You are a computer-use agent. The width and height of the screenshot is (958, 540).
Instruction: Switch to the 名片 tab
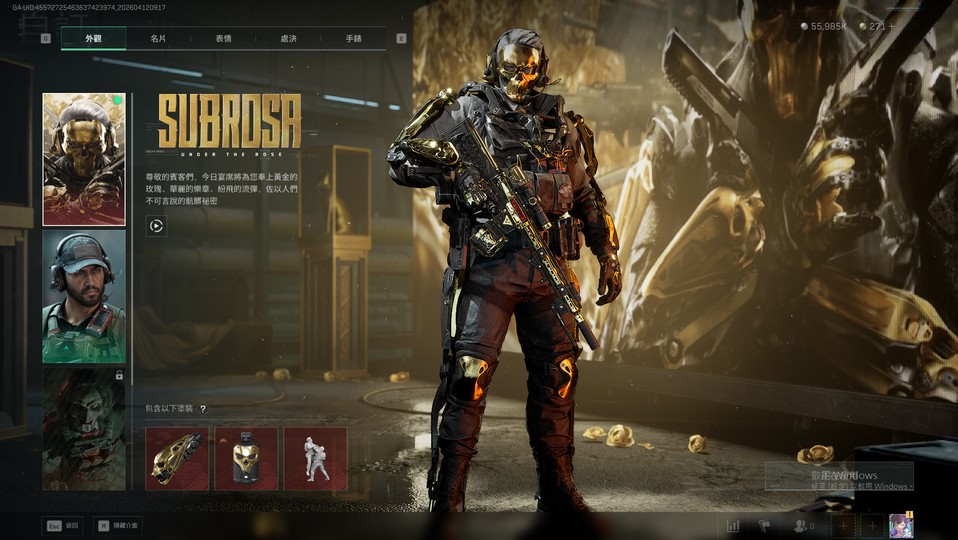coord(158,39)
